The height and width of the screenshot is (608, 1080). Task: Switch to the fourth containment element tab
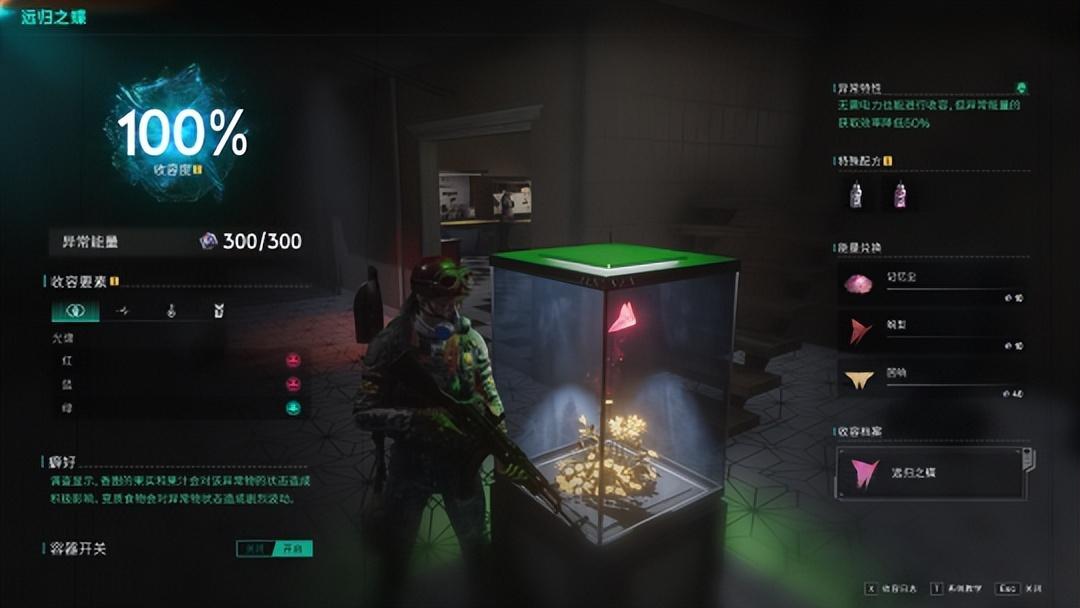pyautogui.click(x=218, y=312)
